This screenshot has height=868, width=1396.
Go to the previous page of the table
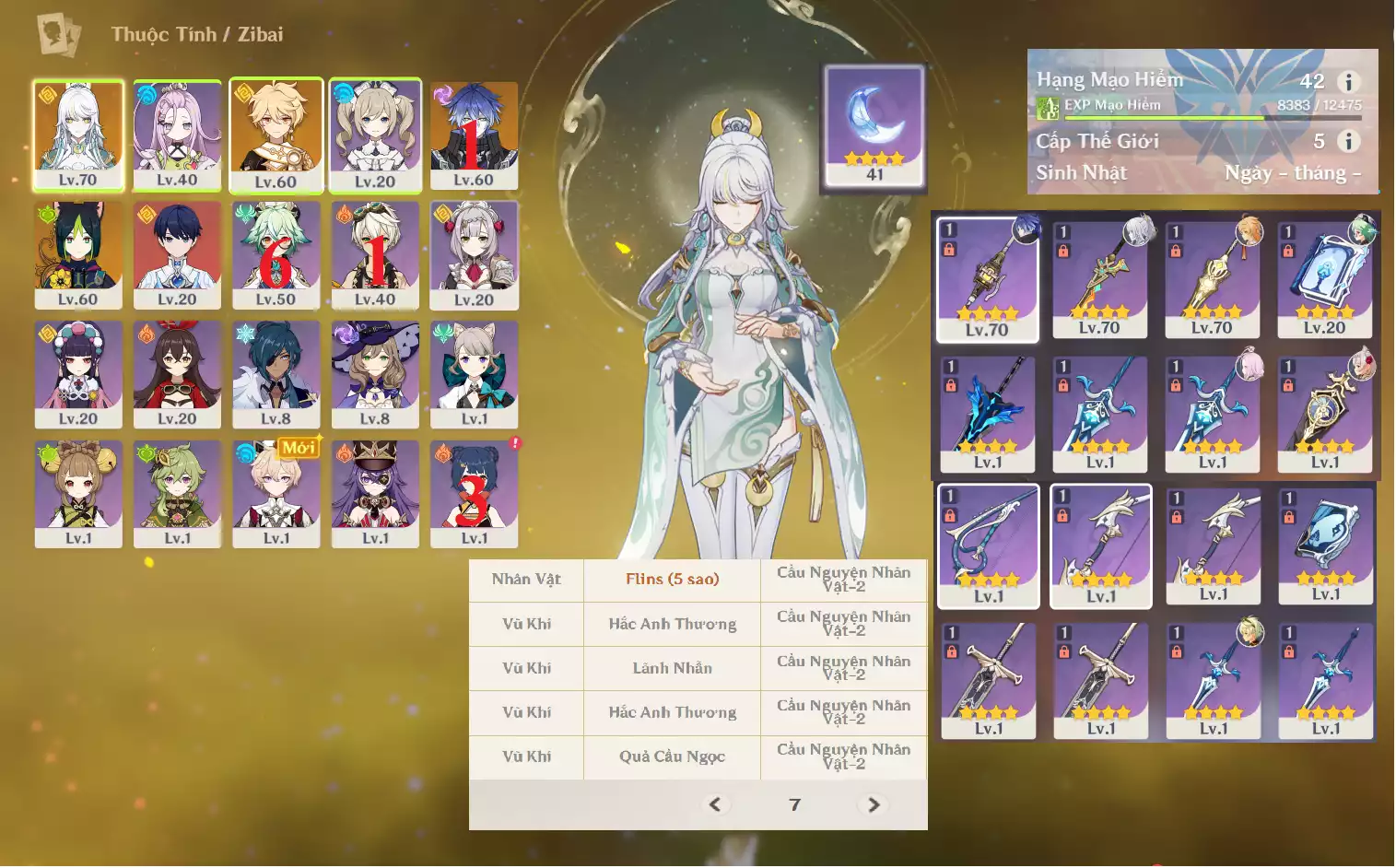[x=715, y=805]
